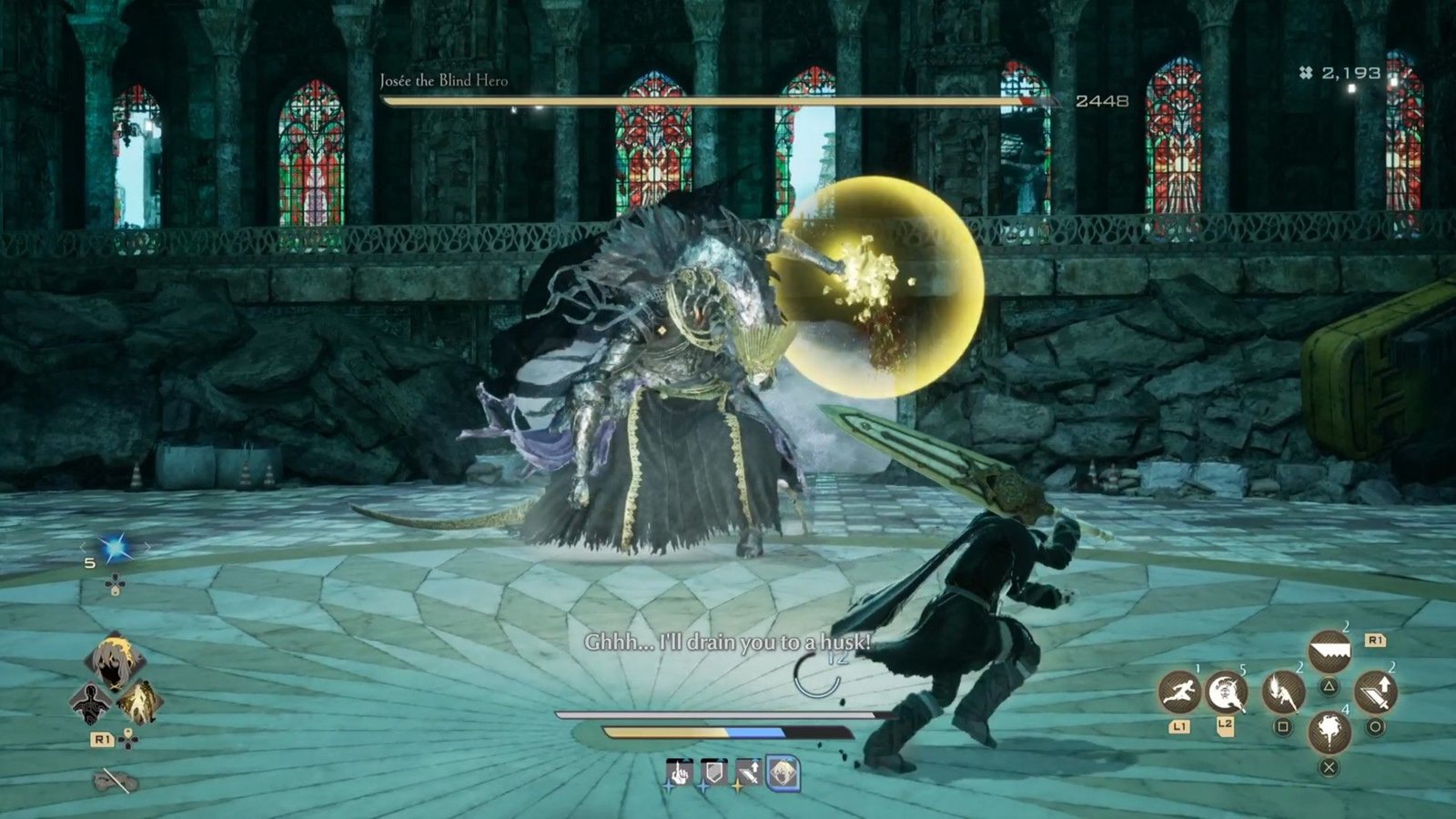Switch to the dark silhouette companion portrait
Viewport: 1456px width, 819px height.
click(x=91, y=702)
